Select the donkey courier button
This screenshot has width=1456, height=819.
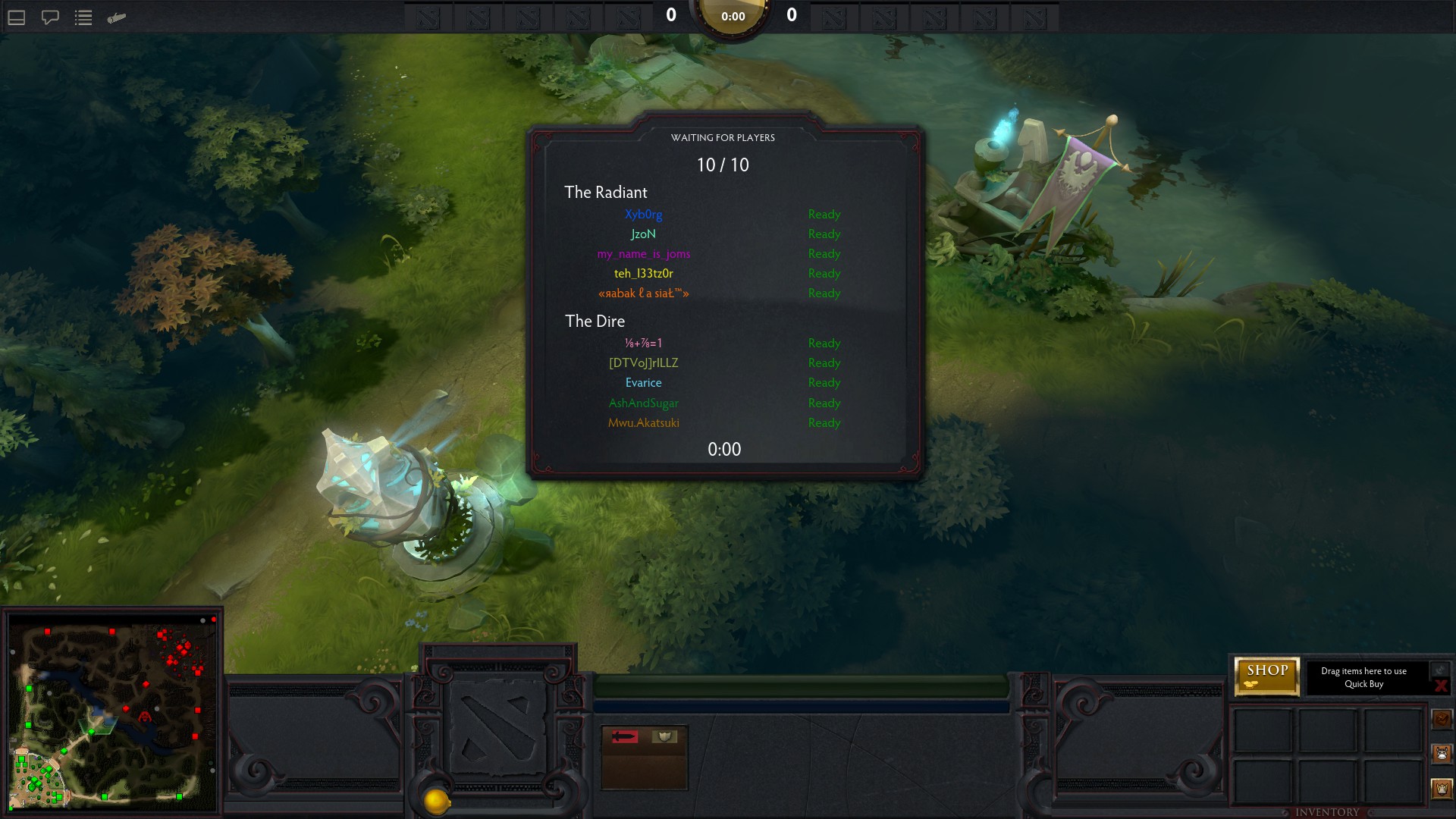coord(1442,753)
